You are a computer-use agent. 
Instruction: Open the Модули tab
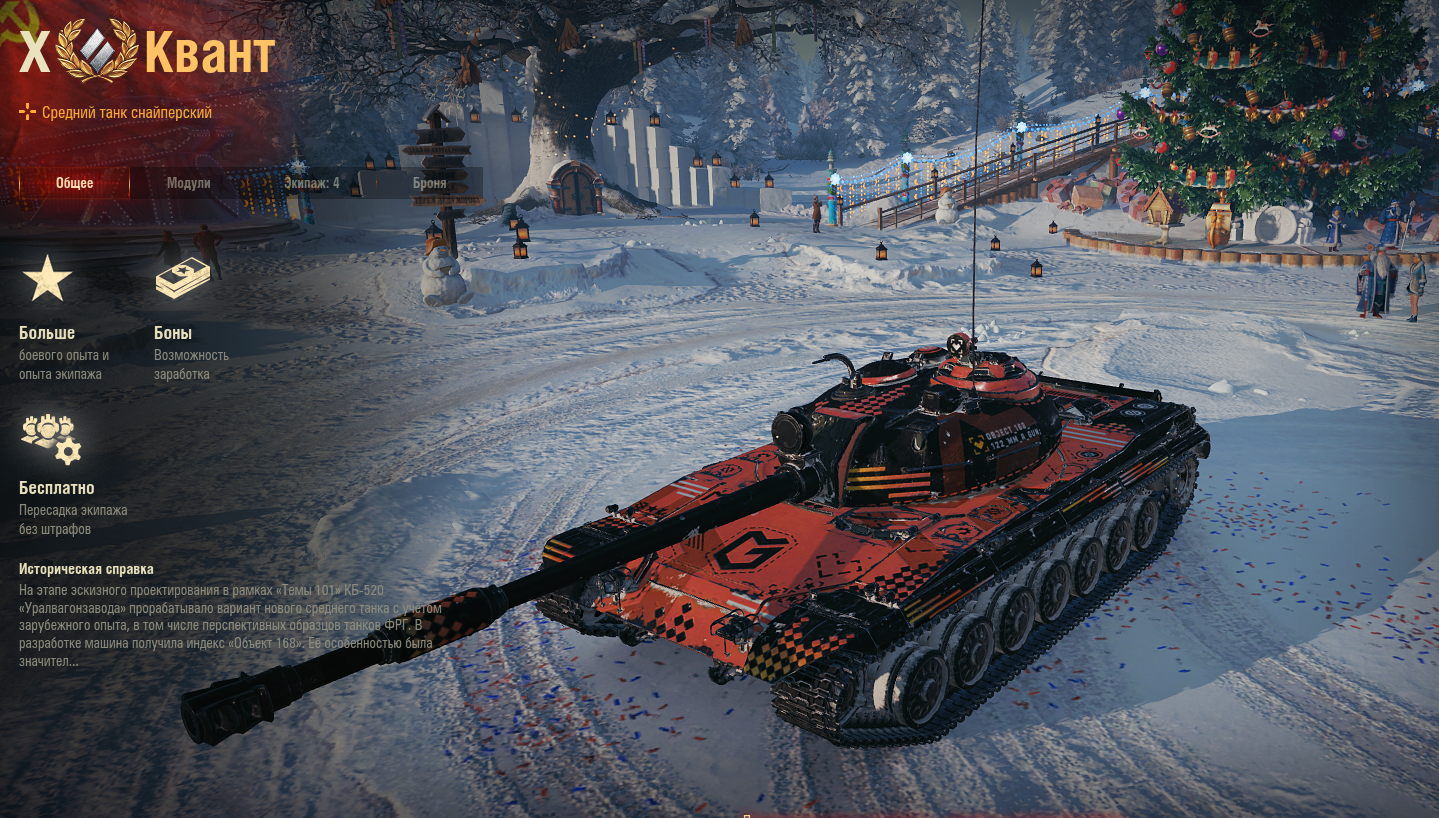(188, 183)
